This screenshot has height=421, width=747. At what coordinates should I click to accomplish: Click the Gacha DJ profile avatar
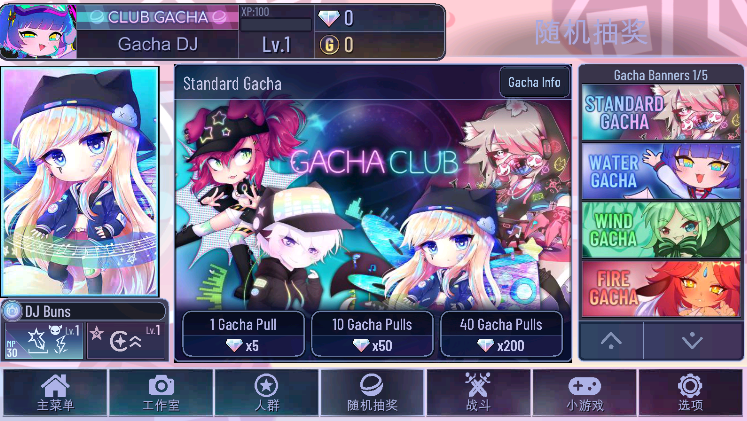(38, 32)
